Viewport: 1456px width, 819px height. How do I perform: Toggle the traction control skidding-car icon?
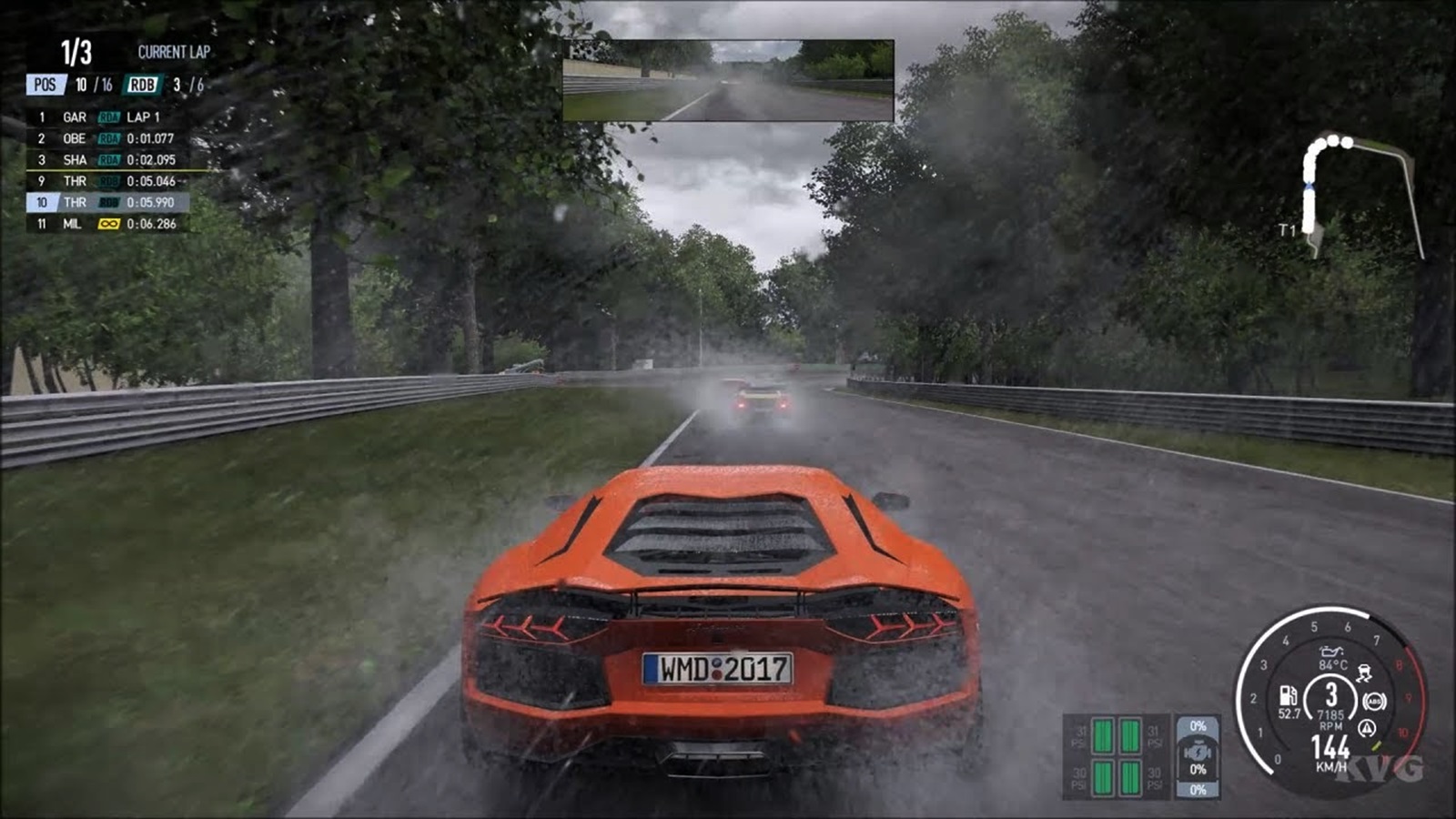click(x=1364, y=673)
